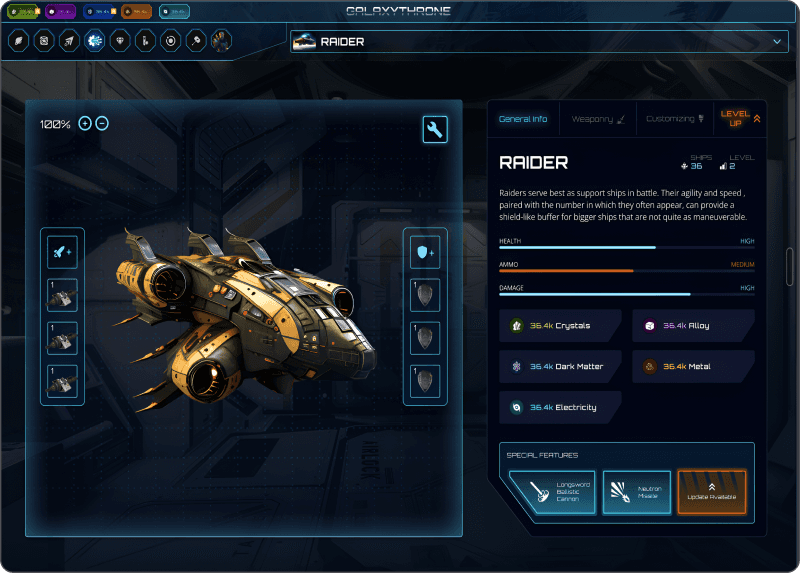The image size is (800, 573).
Task: Switch to the Weaponry tab
Action: pos(598,119)
